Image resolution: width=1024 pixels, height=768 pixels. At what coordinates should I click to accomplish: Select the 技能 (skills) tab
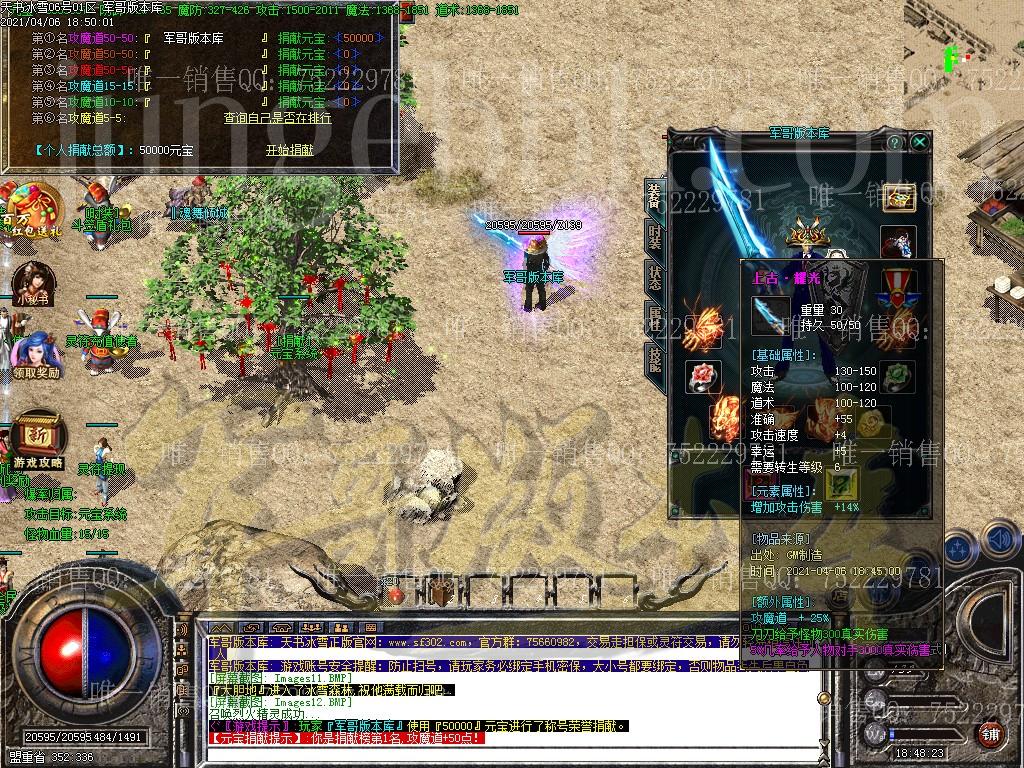[655, 358]
